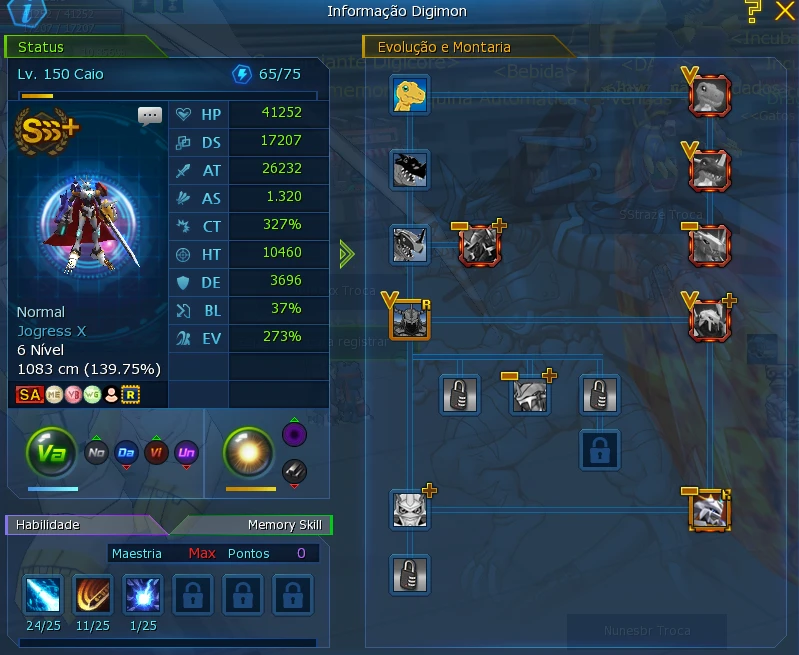This screenshot has width=799, height=655.
Task: Expand the green arrow panel toggle
Action: pos(347,253)
